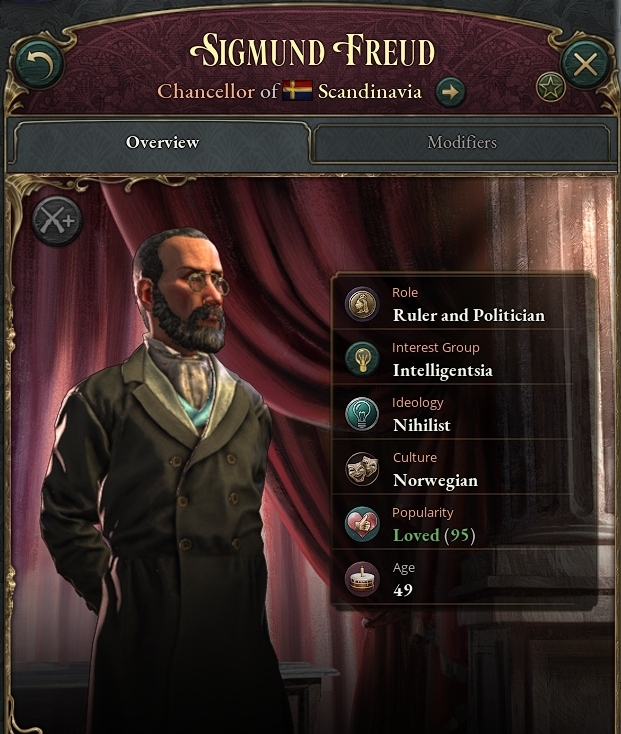Select the Norwegian culture entry
This screenshot has width=621, height=734.
pyautogui.click(x=435, y=480)
